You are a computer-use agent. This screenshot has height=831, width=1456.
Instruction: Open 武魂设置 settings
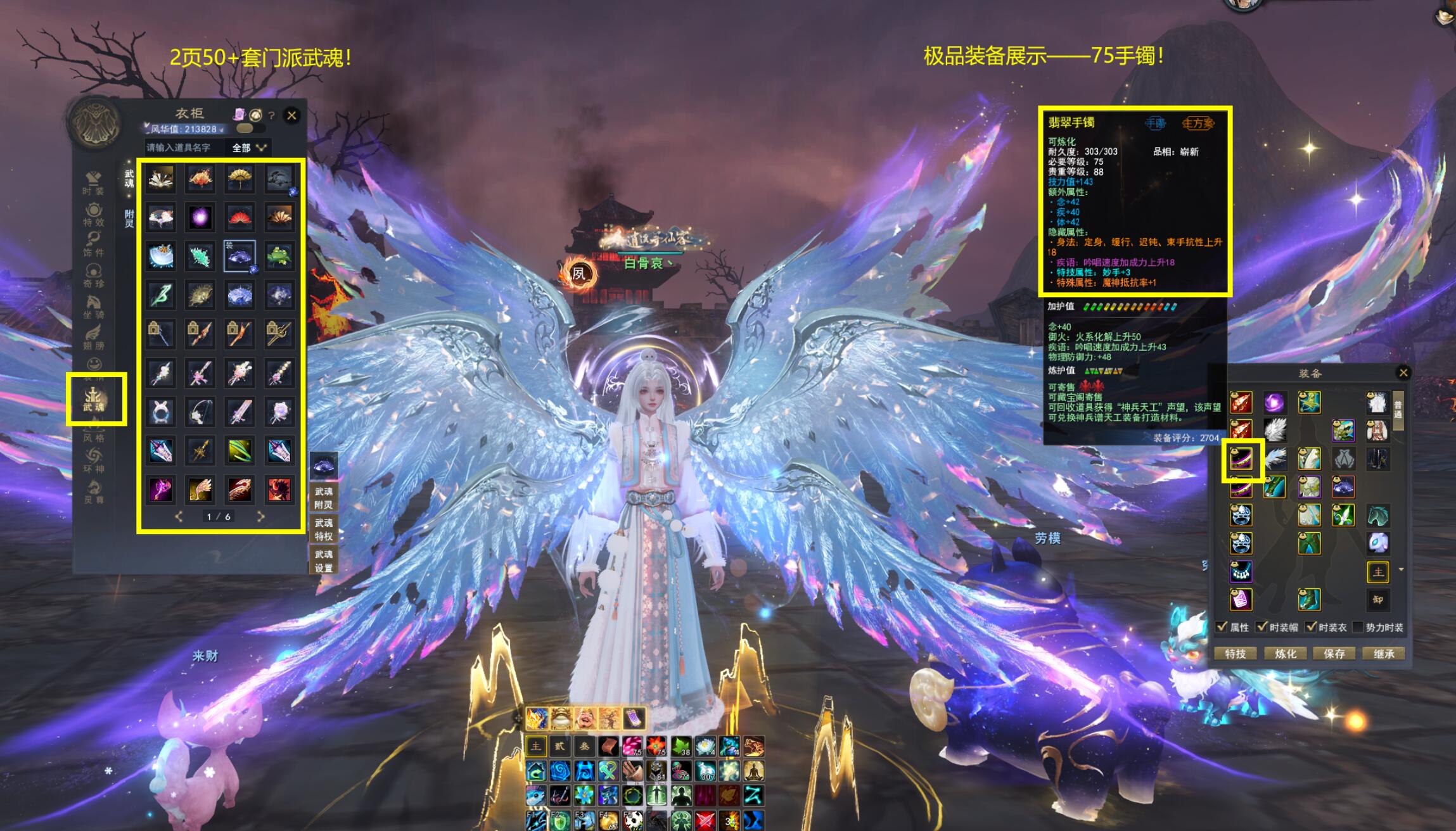[324, 561]
